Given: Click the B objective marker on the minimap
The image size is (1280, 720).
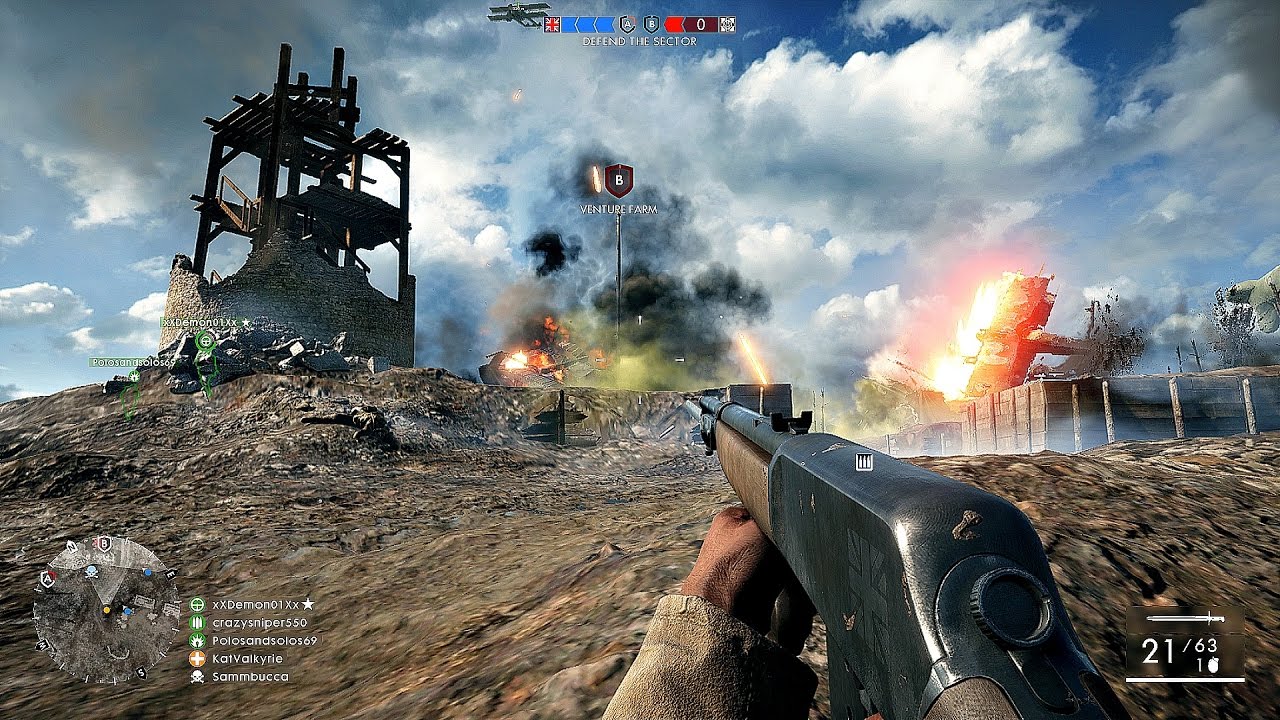Looking at the screenshot, I should click(x=104, y=544).
